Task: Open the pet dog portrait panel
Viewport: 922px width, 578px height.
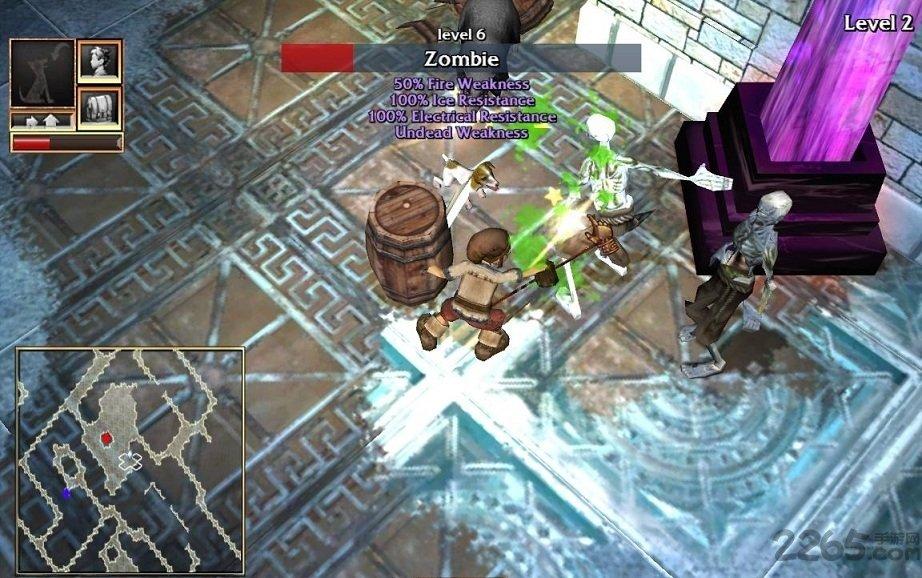Action: pos(42,74)
